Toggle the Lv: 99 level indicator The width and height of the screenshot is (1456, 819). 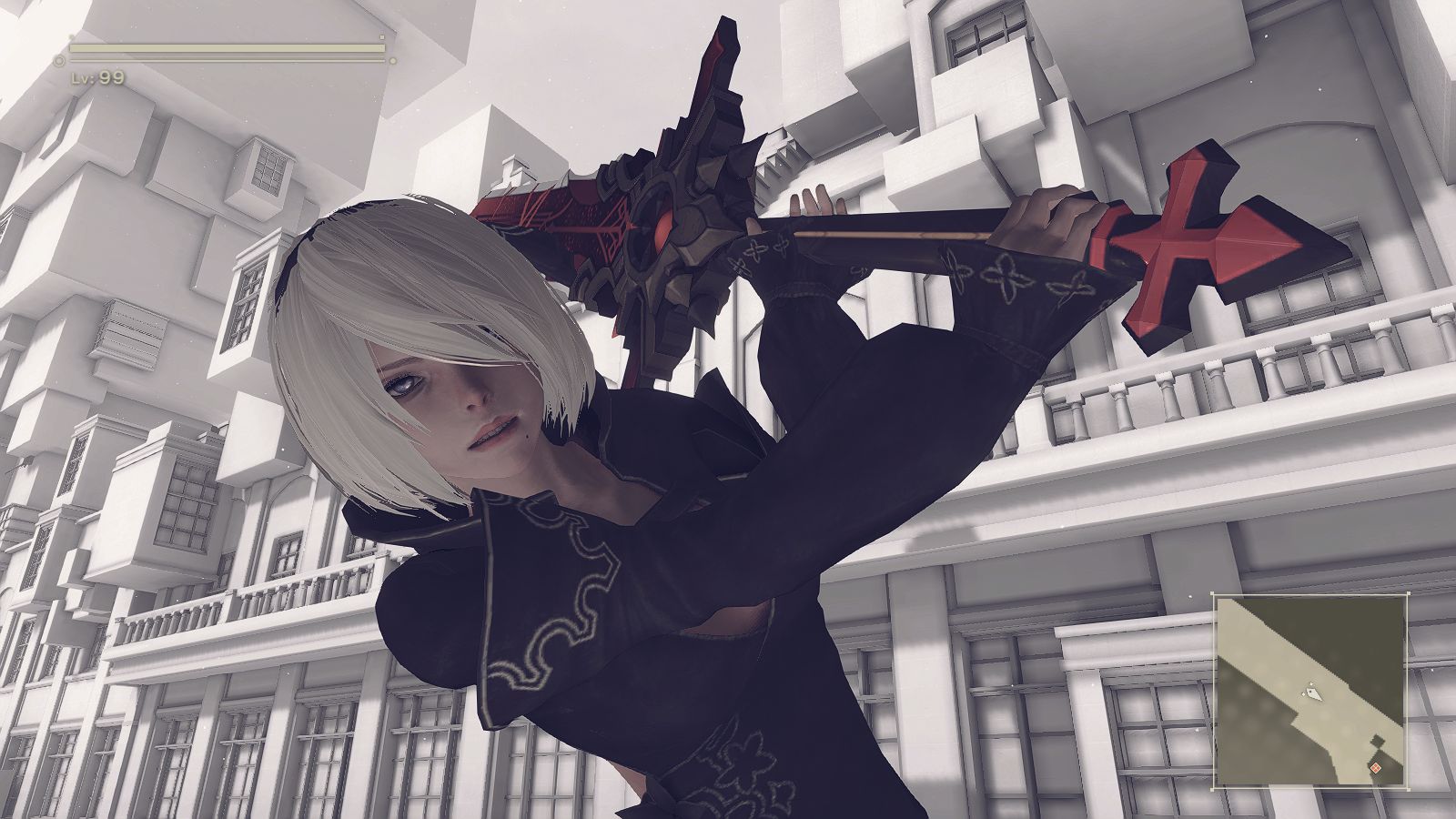[x=97, y=79]
